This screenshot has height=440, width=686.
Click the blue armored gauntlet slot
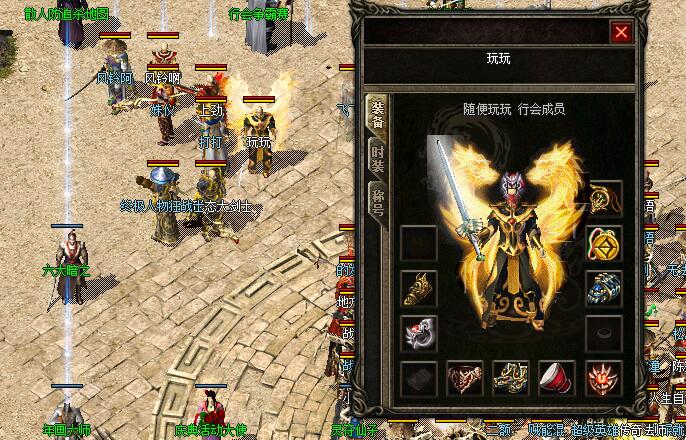[604, 288]
